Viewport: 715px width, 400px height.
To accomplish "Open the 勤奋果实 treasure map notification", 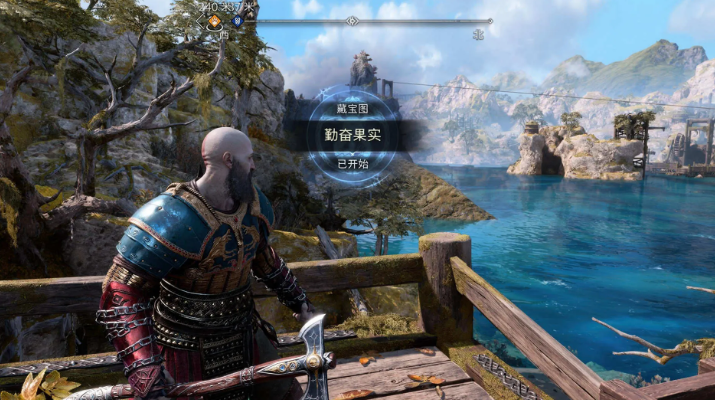I will pyautogui.click(x=352, y=133).
